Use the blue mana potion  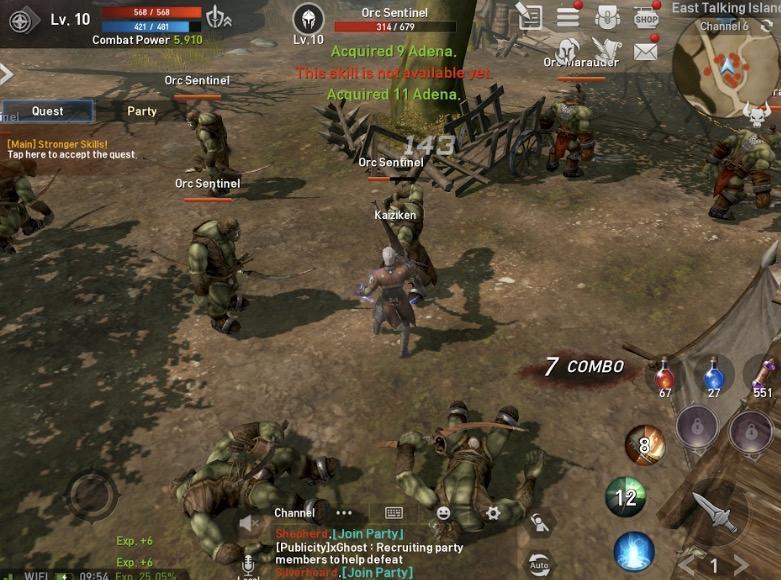(x=713, y=377)
